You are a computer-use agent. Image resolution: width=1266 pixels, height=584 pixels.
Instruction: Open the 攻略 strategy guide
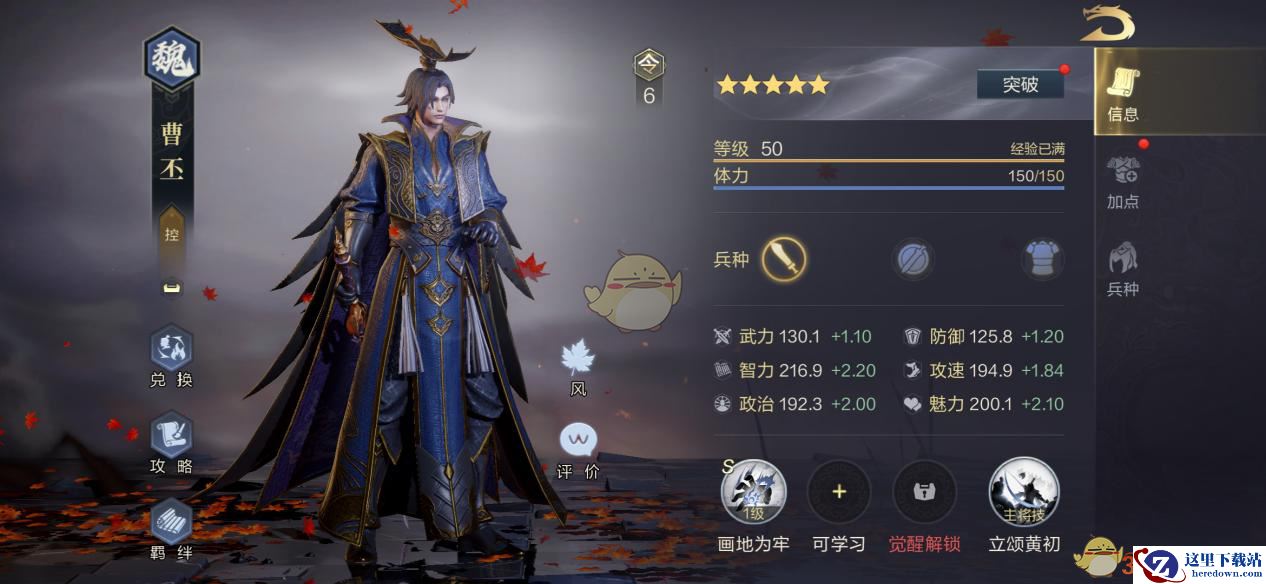pyautogui.click(x=171, y=441)
